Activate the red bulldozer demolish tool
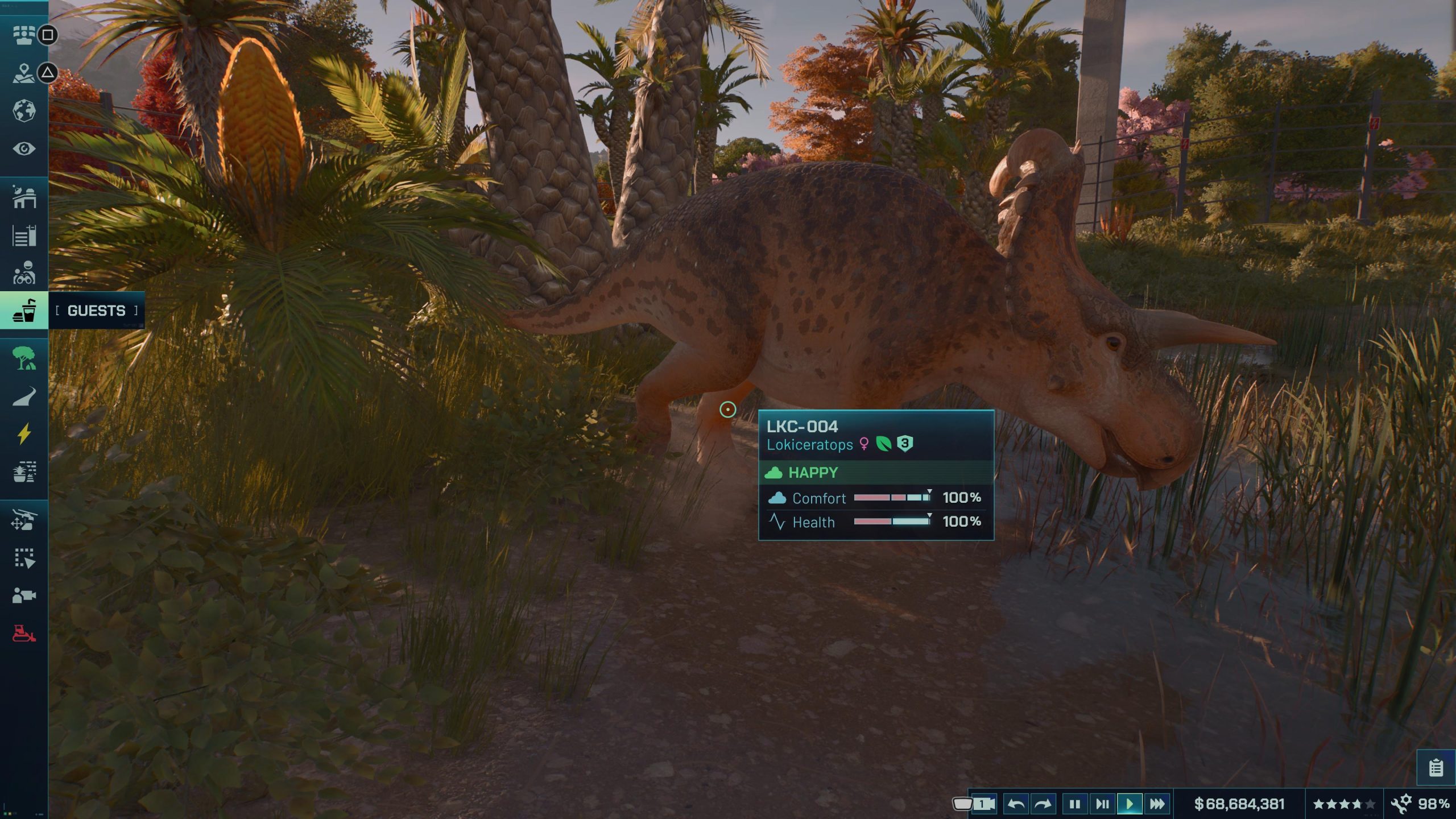 tap(24, 633)
